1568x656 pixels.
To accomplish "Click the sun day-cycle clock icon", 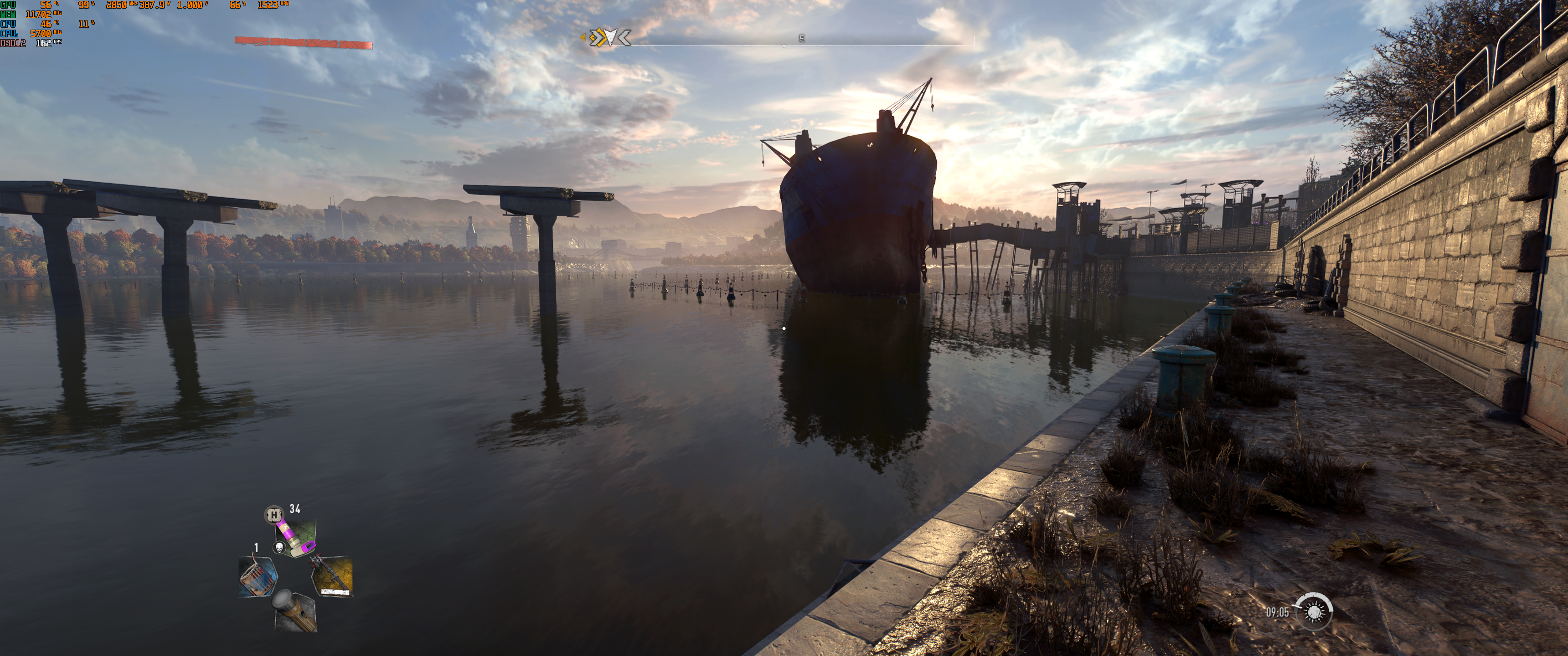I will [x=1314, y=611].
